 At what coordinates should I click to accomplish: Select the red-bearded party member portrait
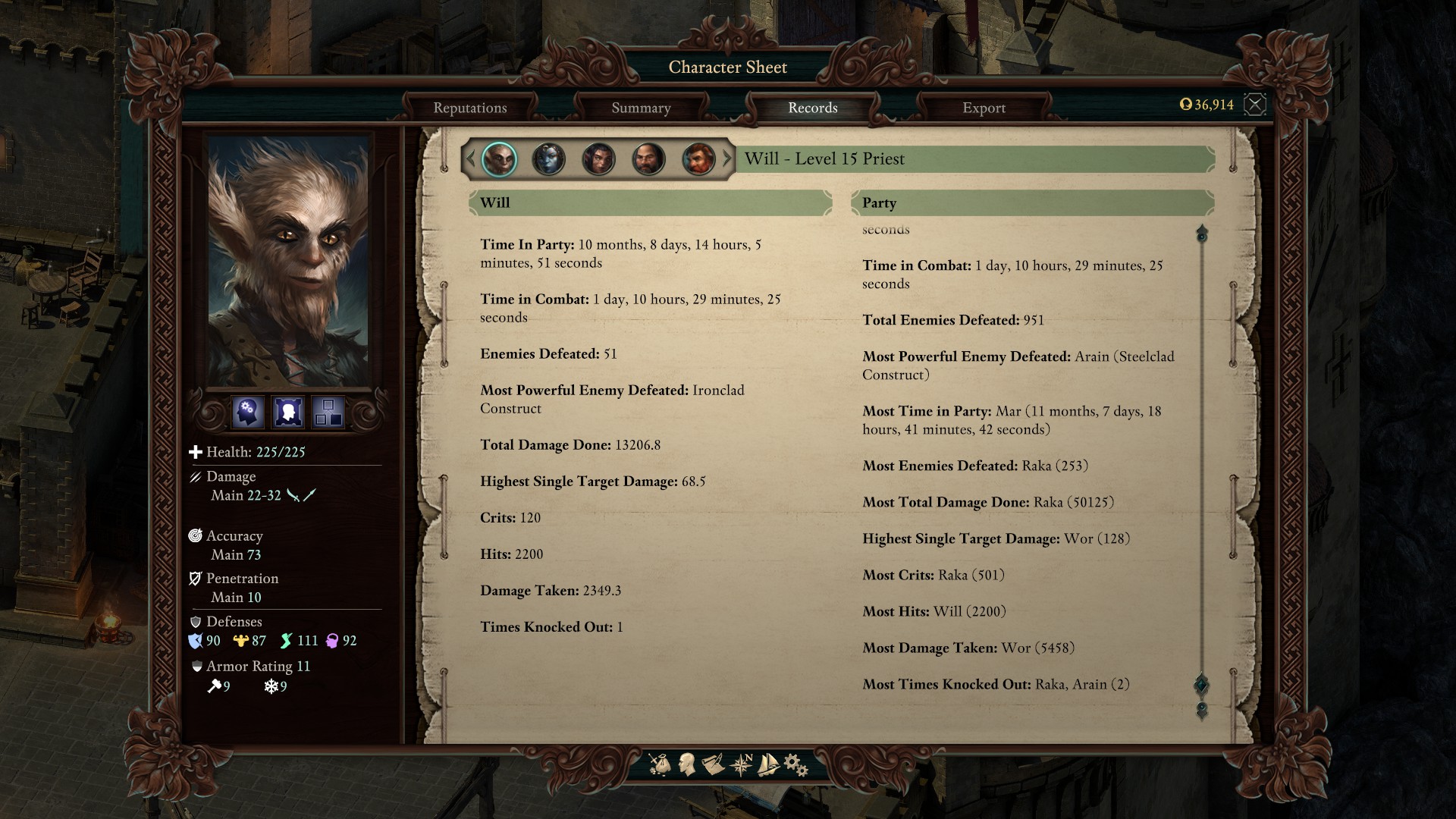tap(698, 159)
